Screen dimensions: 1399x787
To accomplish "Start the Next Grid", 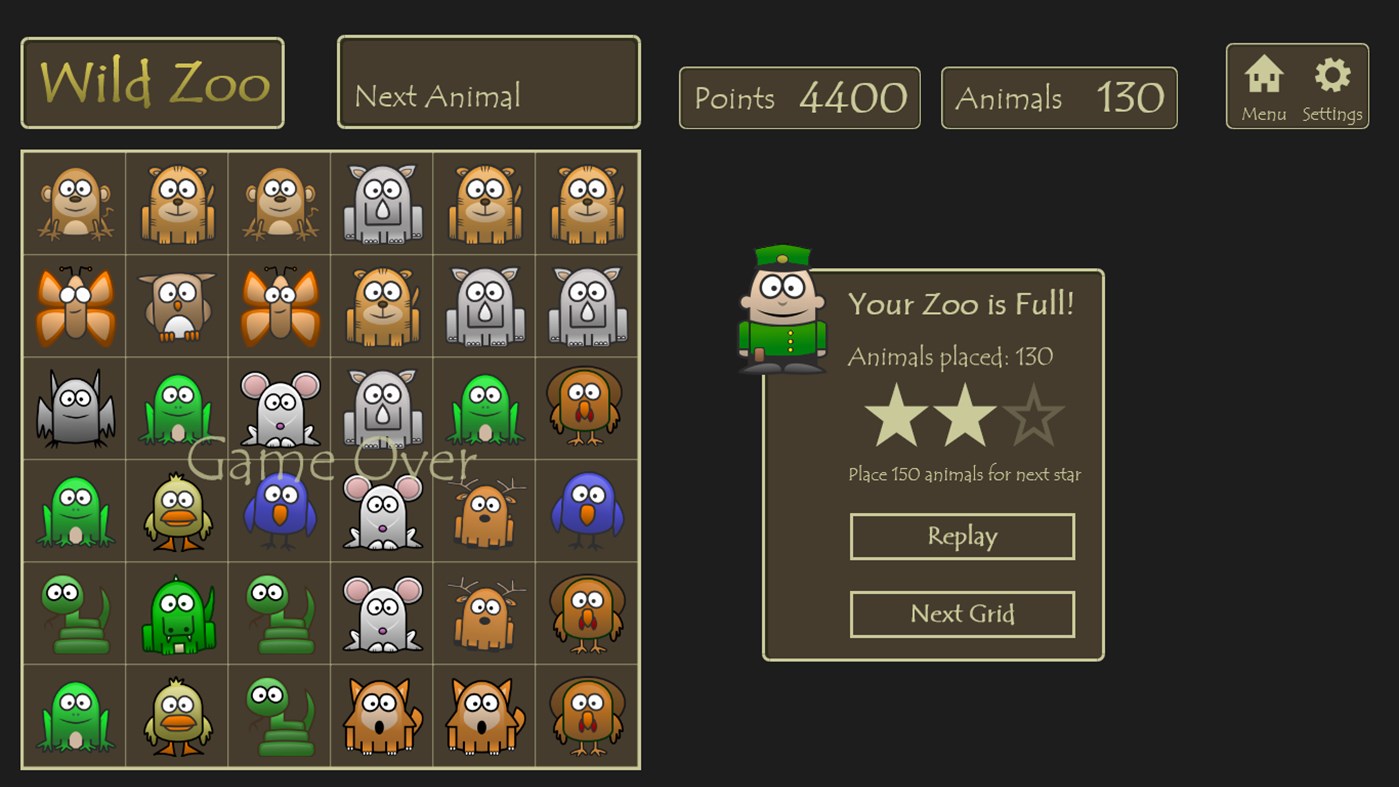I will (x=962, y=614).
